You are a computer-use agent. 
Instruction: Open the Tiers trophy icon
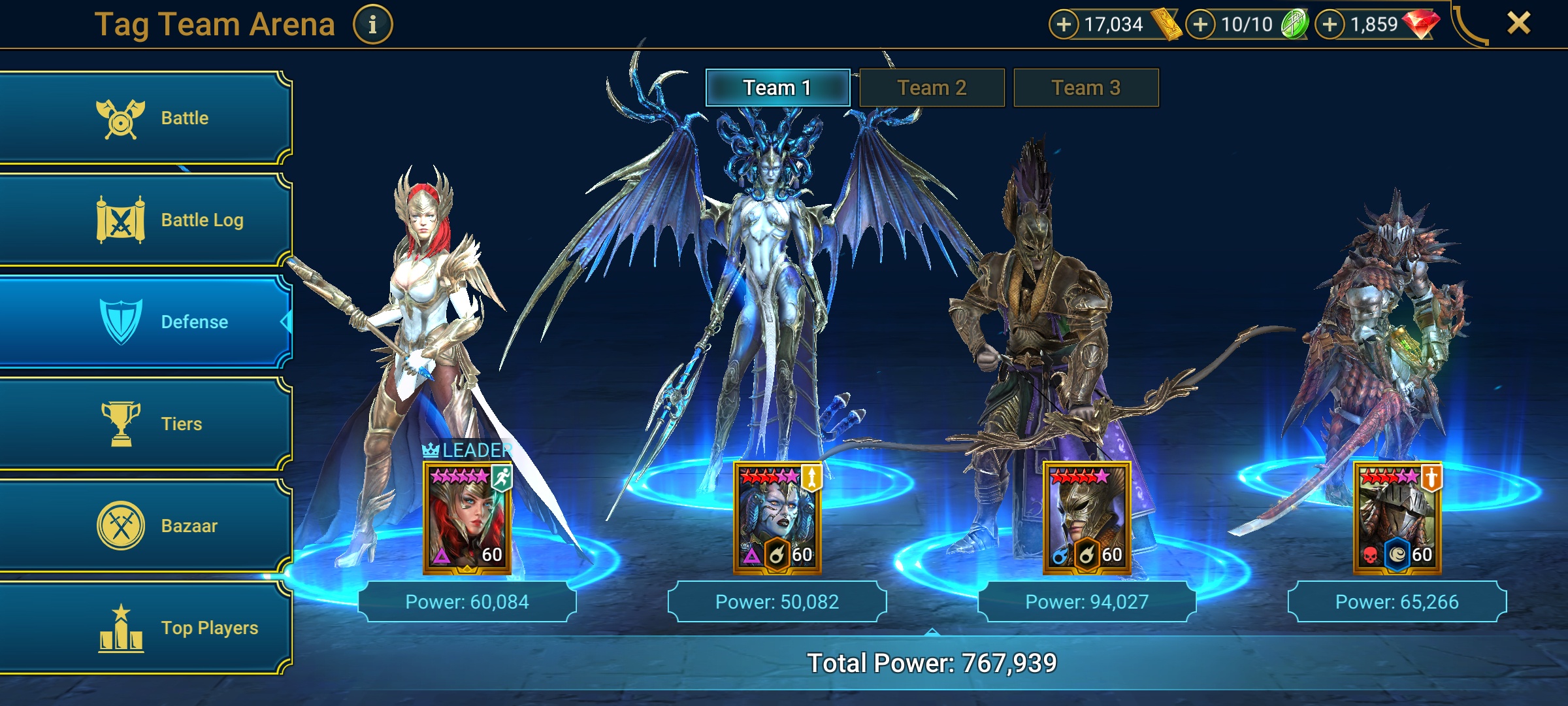click(x=120, y=424)
